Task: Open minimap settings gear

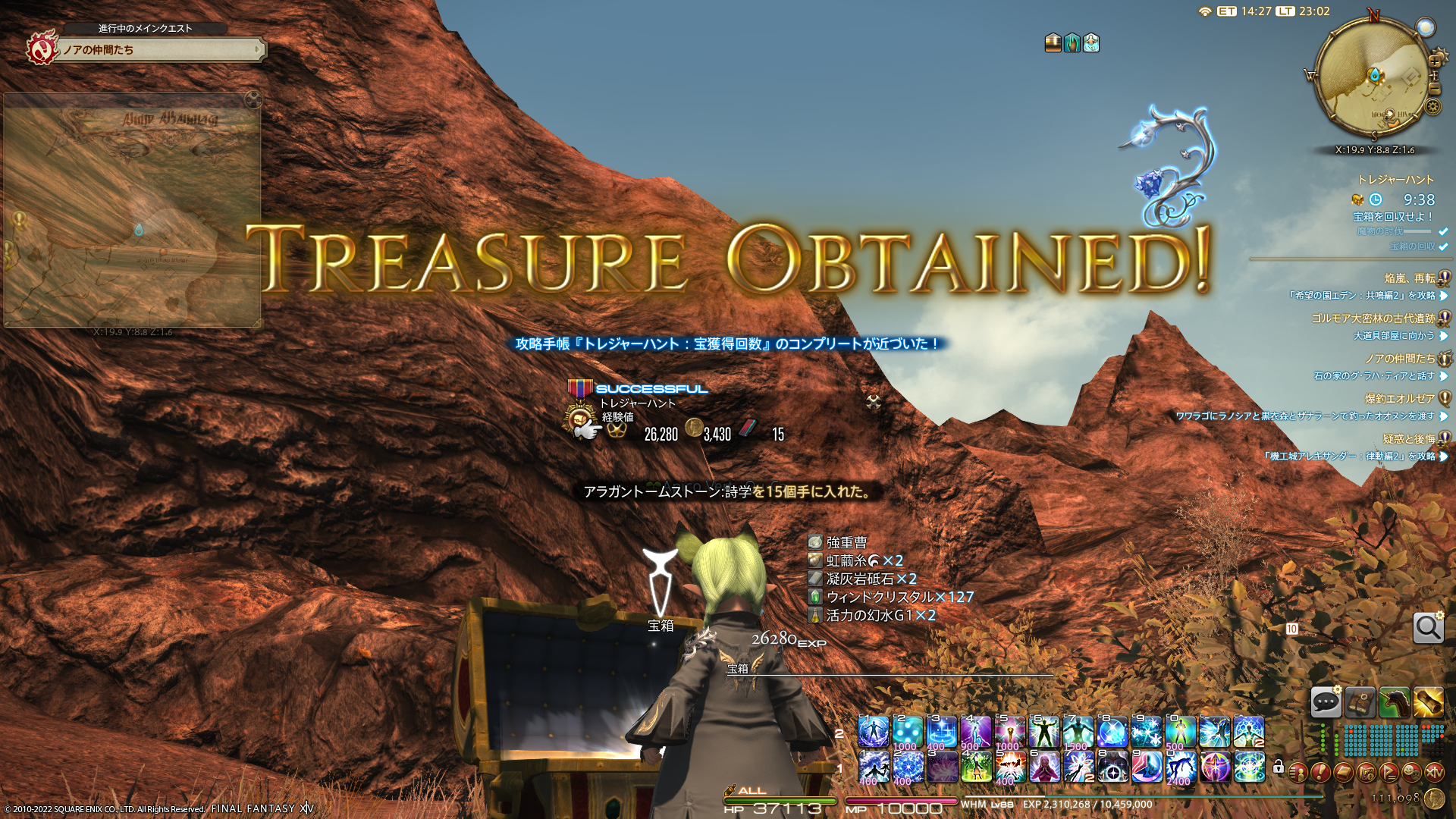Action: tap(1432, 106)
